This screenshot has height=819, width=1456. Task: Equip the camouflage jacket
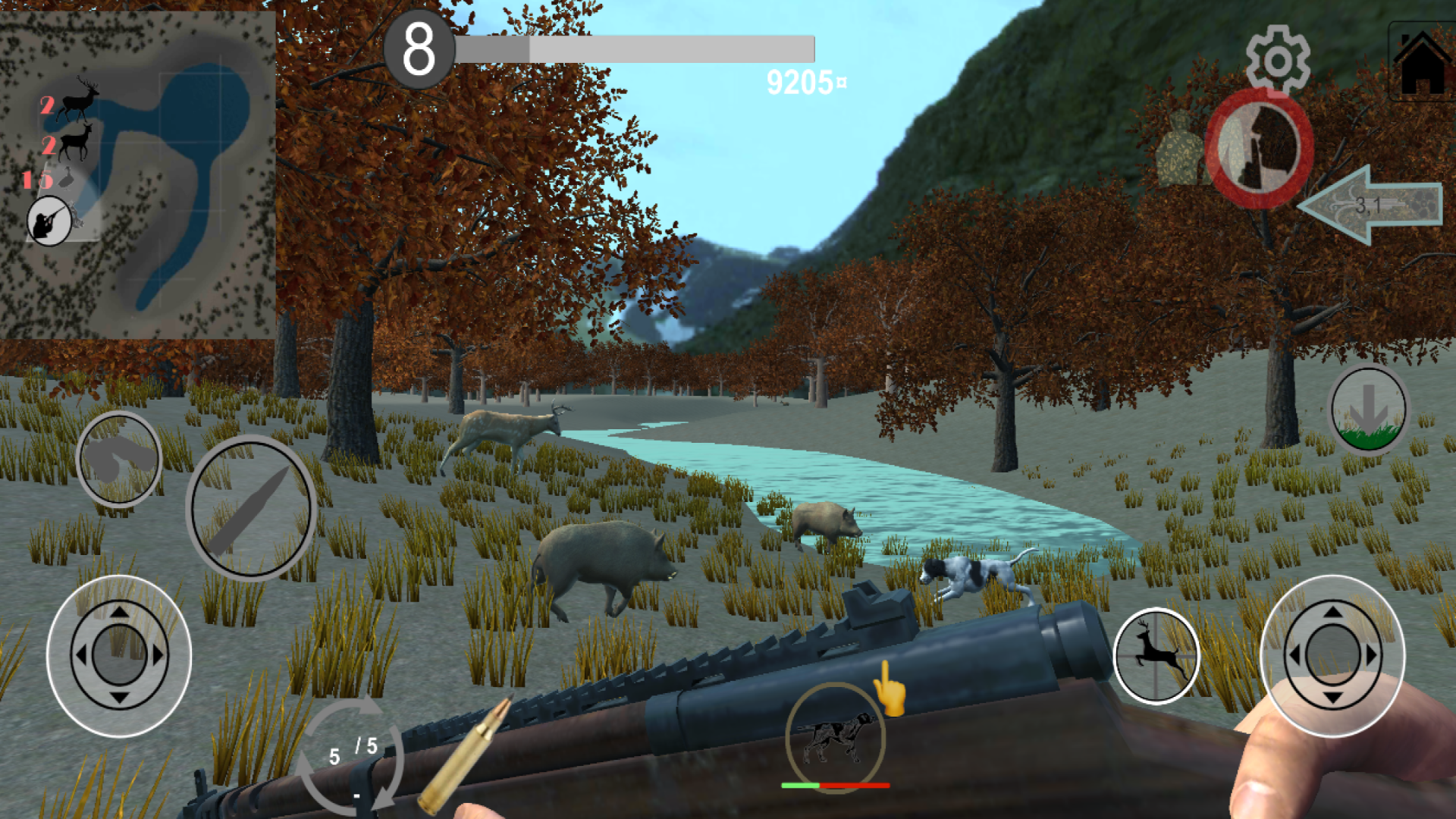1180,148
